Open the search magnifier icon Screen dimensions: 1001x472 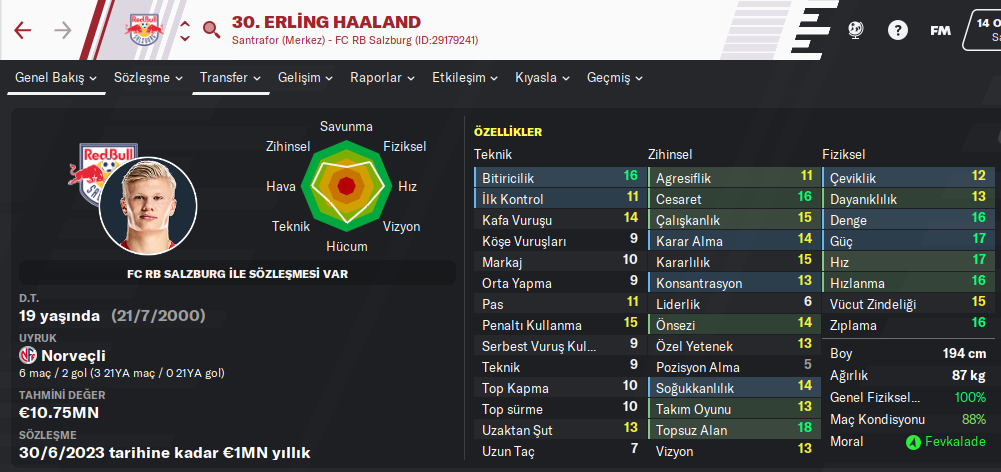coord(211,29)
